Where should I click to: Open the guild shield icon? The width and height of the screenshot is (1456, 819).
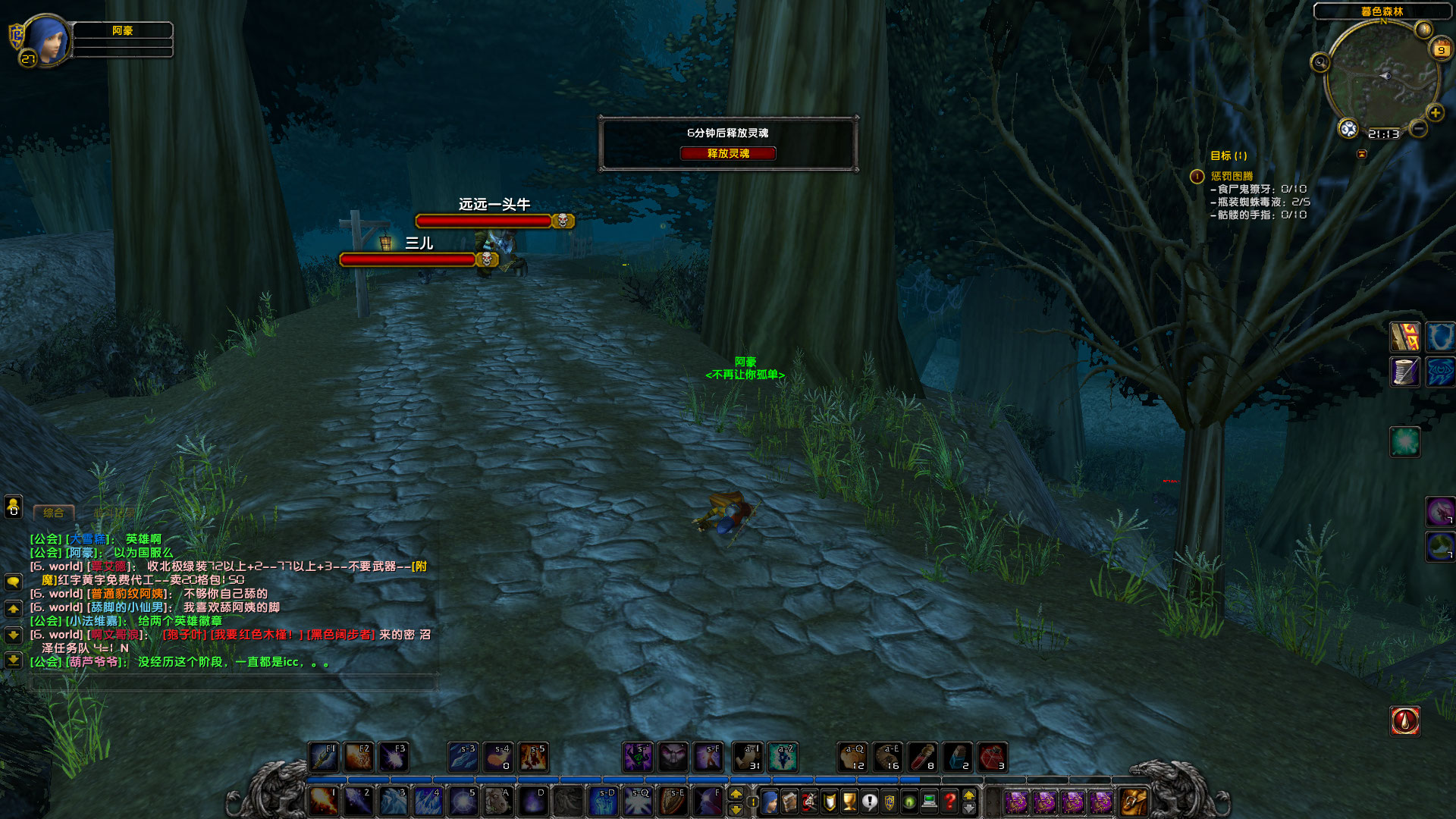click(x=890, y=800)
